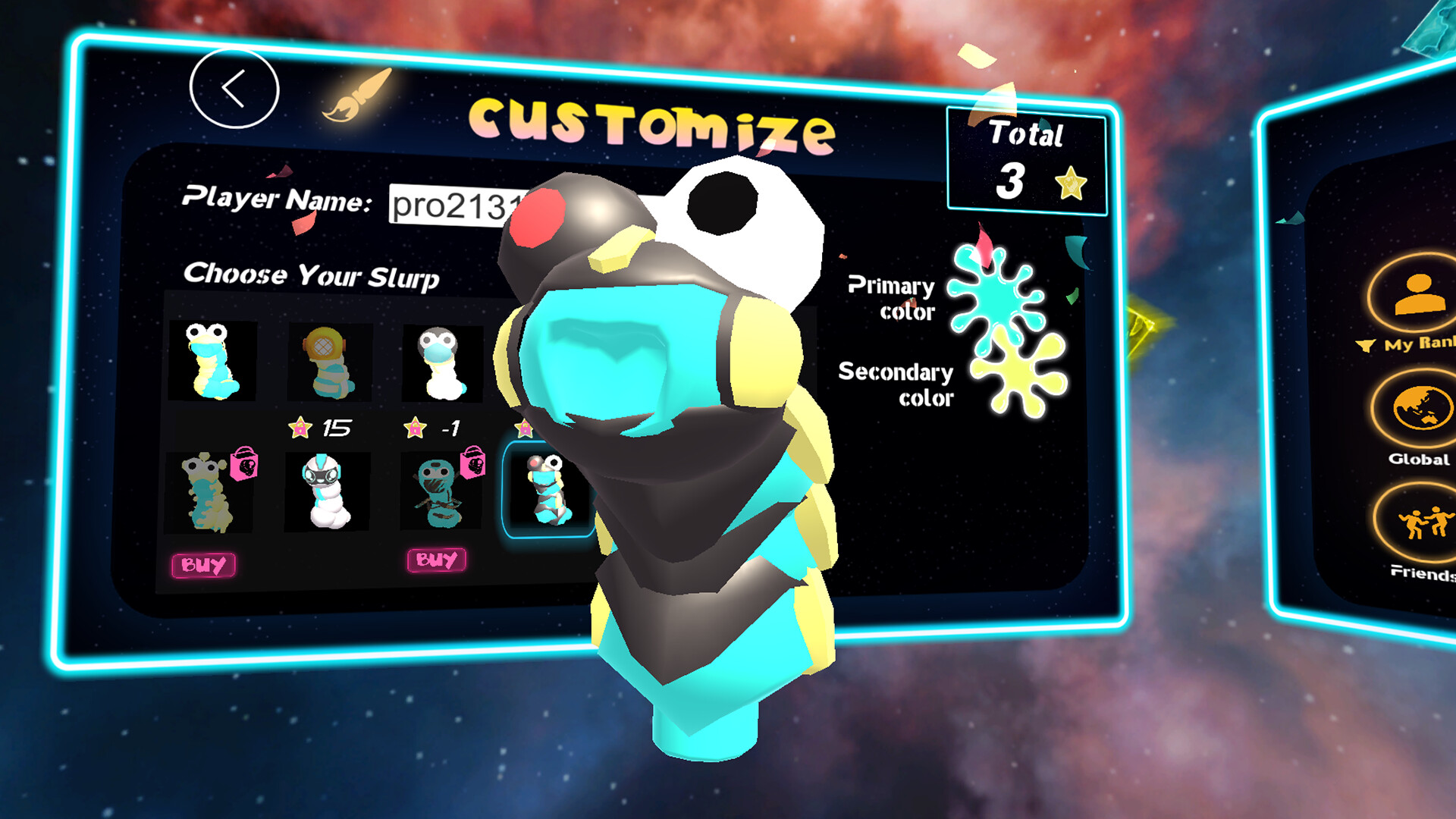The image size is (1456, 819).
Task: Buy the leftmost locked slurp
Action: tap(203, 564)
